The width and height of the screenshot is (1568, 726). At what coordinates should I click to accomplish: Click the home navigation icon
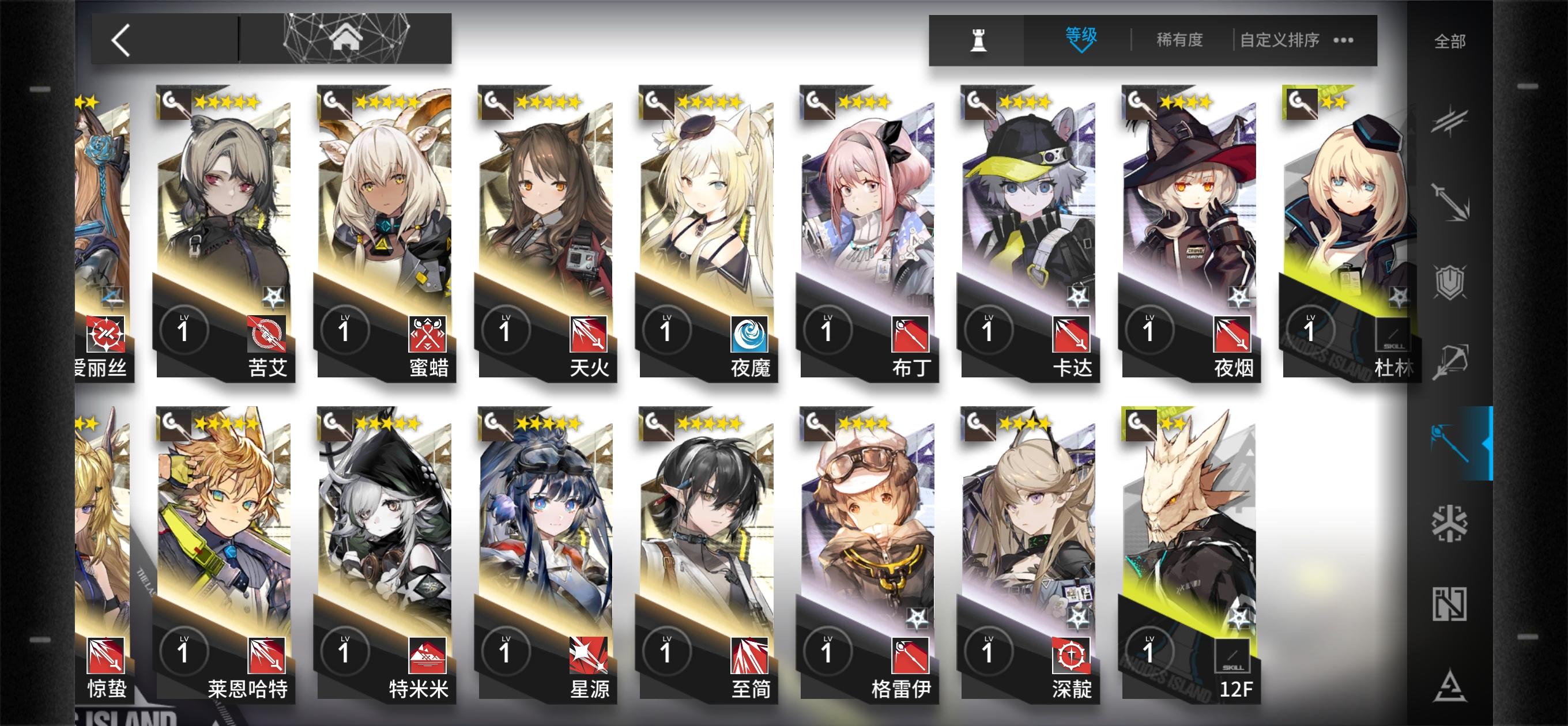pyautogui.click(x=345, y=37)
